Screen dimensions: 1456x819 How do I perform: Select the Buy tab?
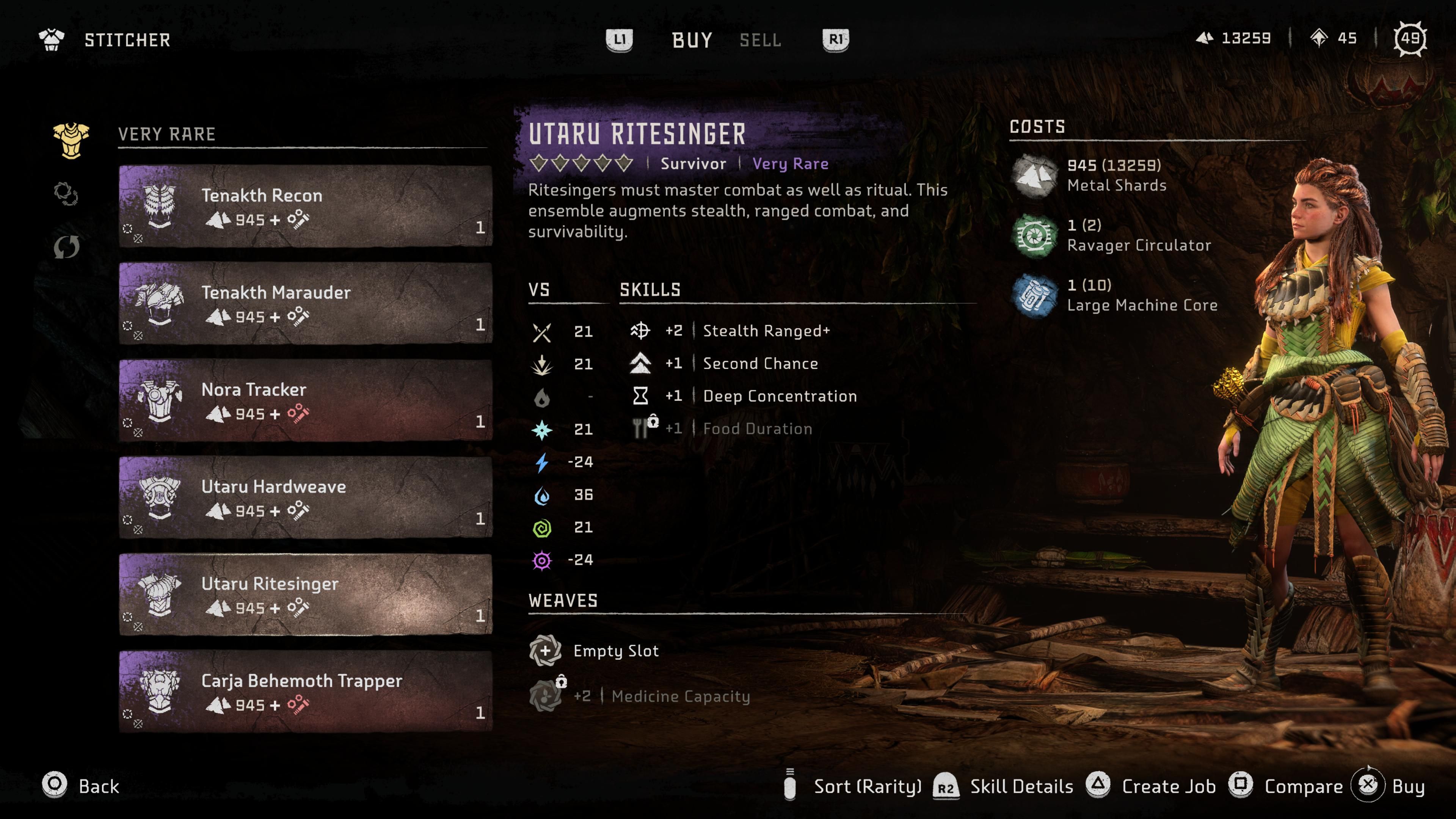[690, 39]
